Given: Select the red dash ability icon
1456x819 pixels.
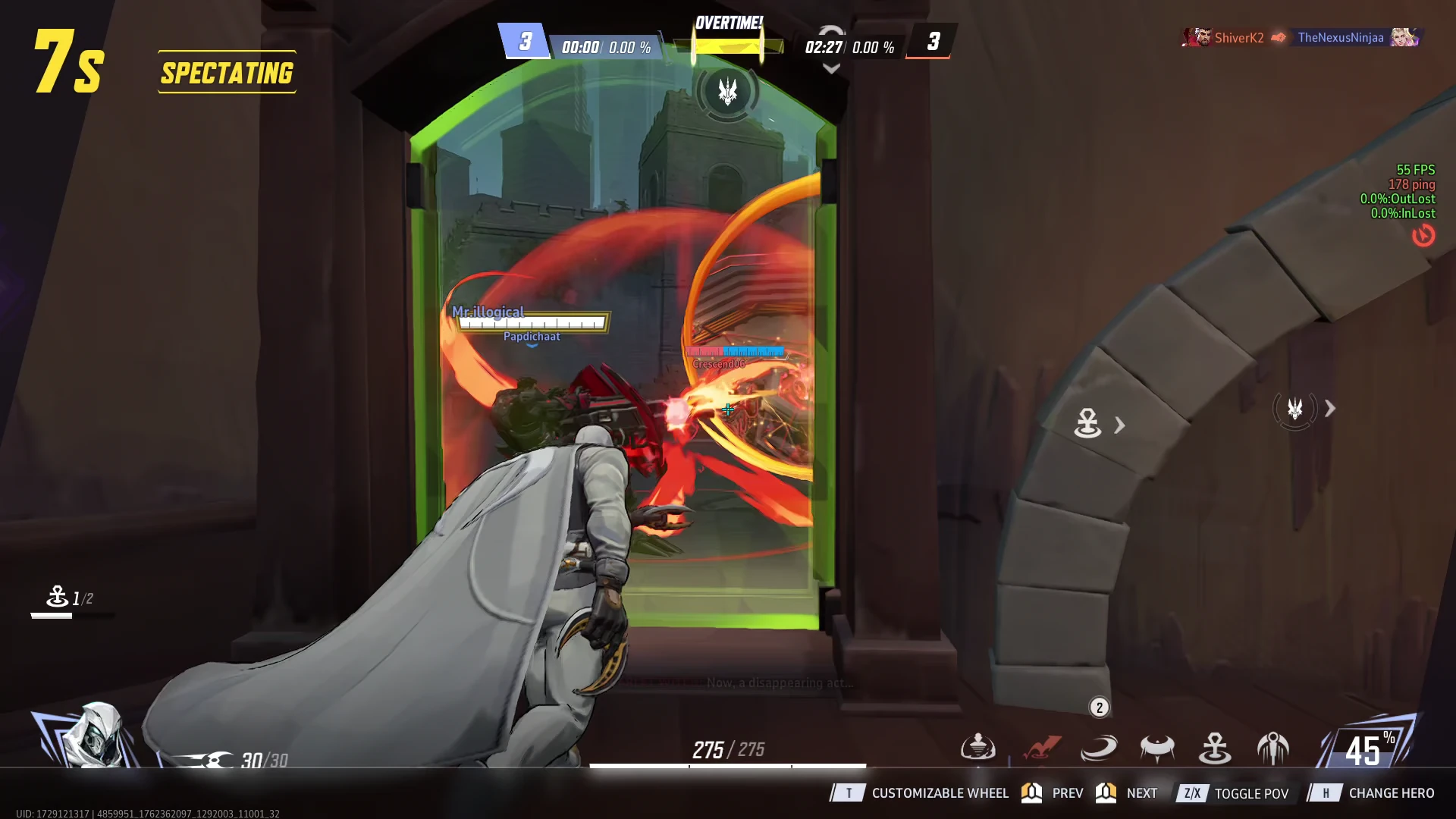Looking at the screenshot, I should 1042,748.
